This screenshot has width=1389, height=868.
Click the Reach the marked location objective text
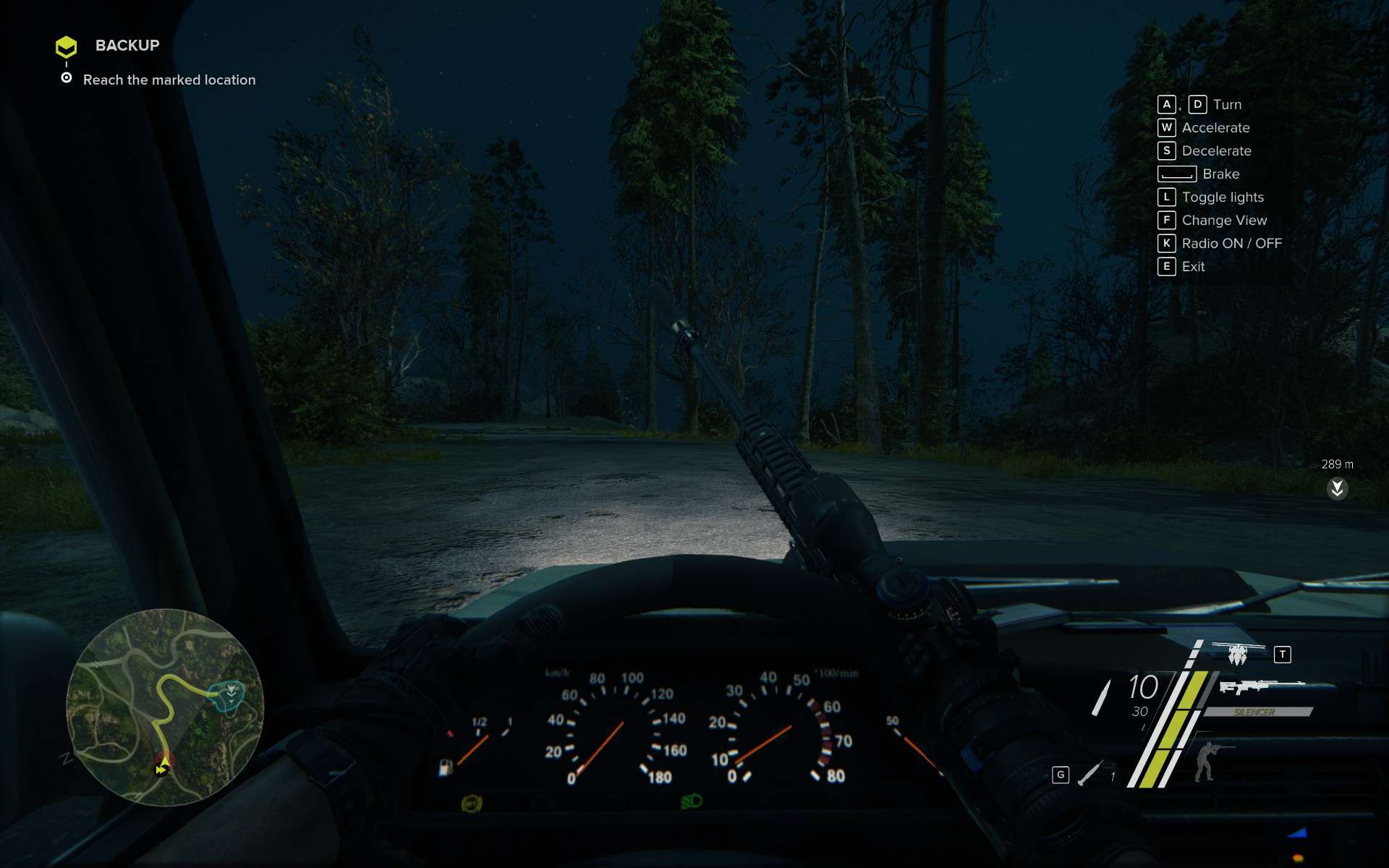(169, 80)
